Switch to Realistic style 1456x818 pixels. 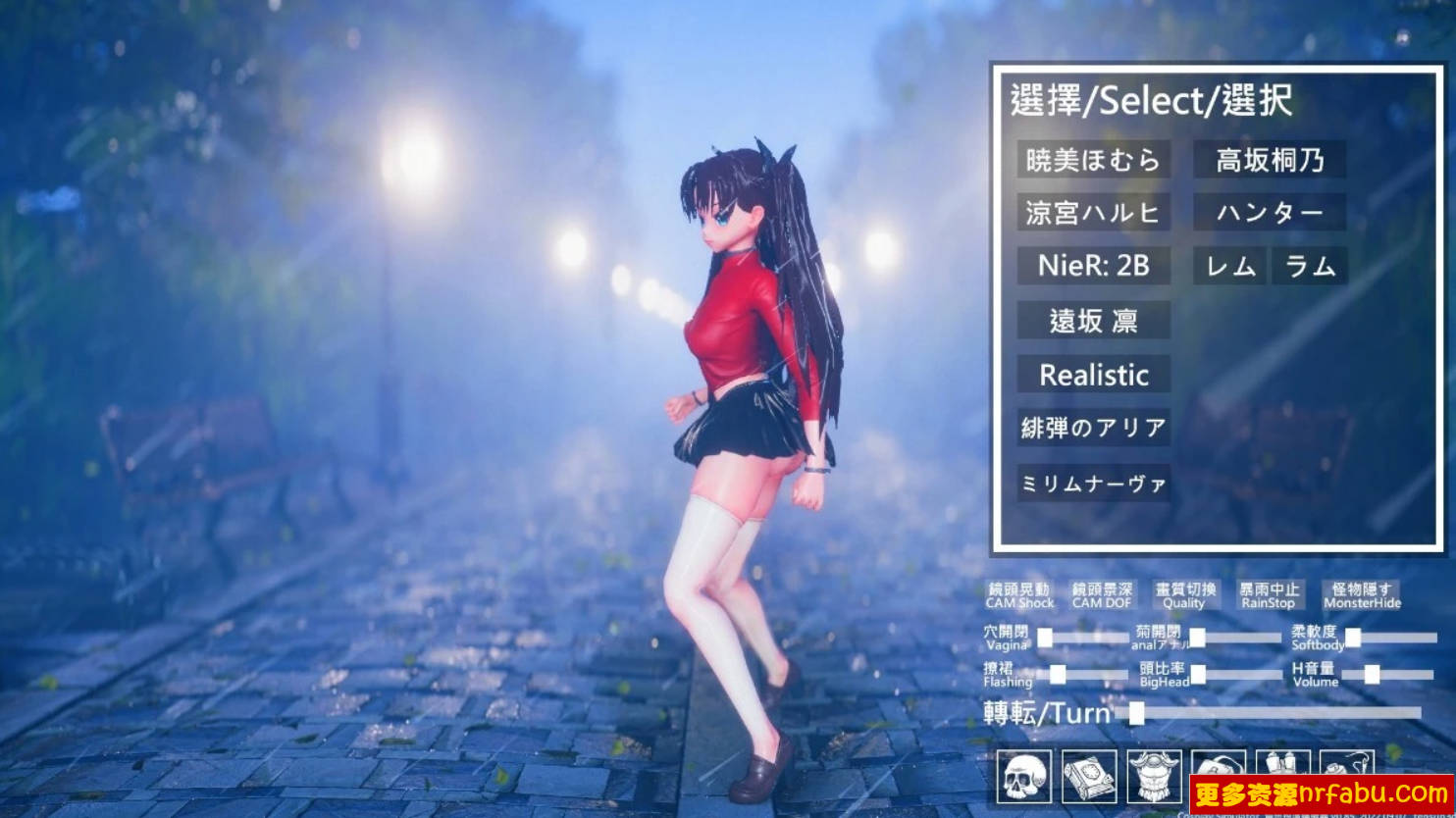point(1093,375)
